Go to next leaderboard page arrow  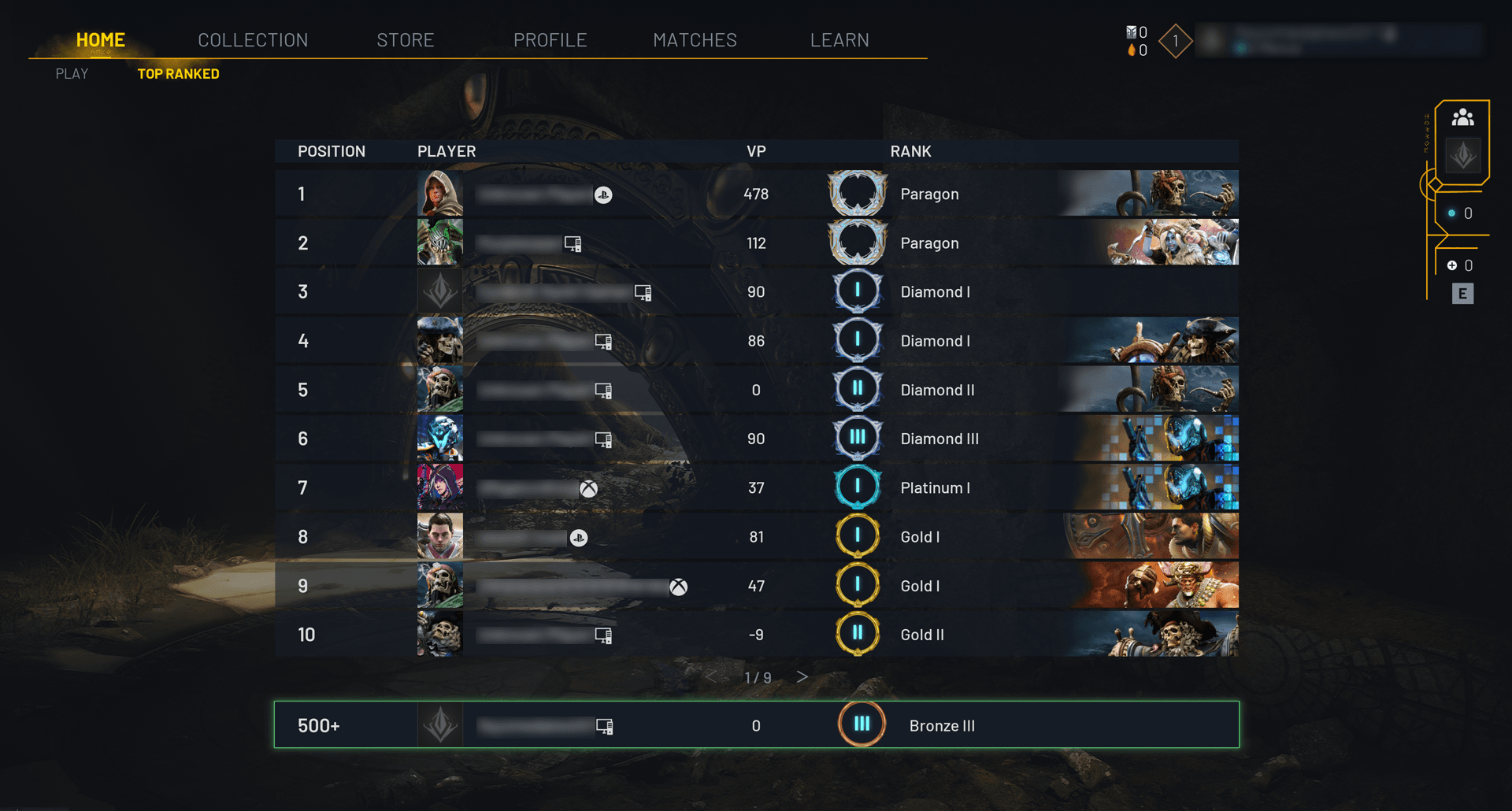pos(802,677)
